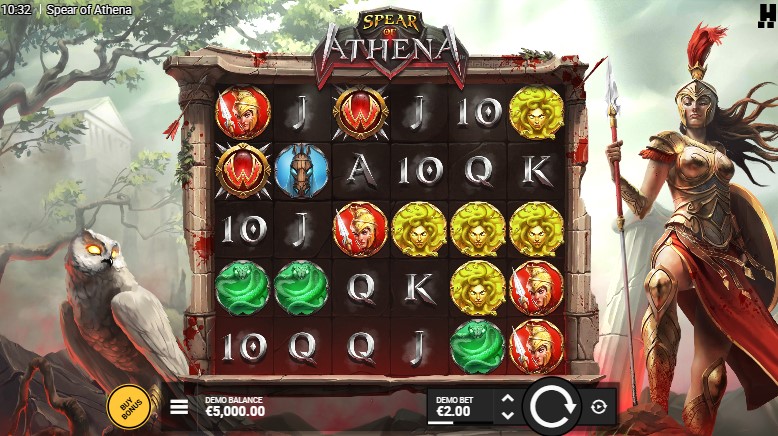Viewport: 778px width, 436px height.
Task: Decrease the demo bet with the down arrow
Action: coord(507,414)
